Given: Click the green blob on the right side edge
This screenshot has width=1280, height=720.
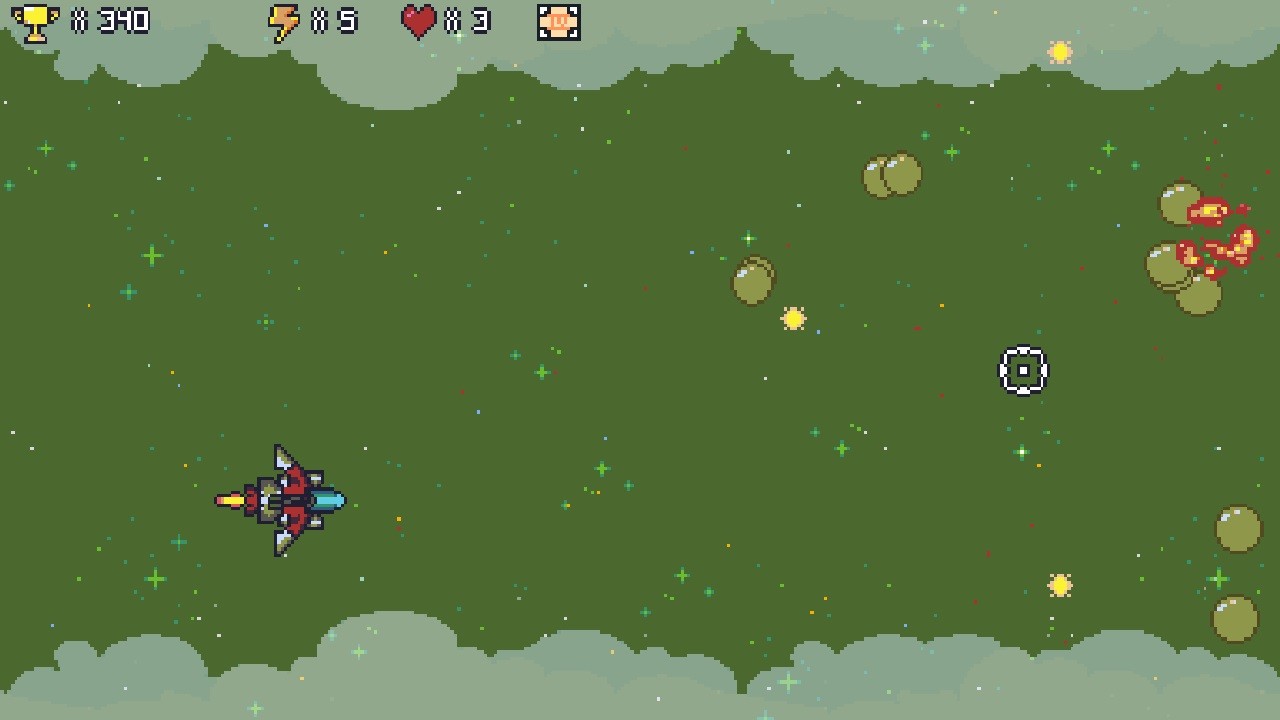Looking at the screenshot, I should [1236, 527].
